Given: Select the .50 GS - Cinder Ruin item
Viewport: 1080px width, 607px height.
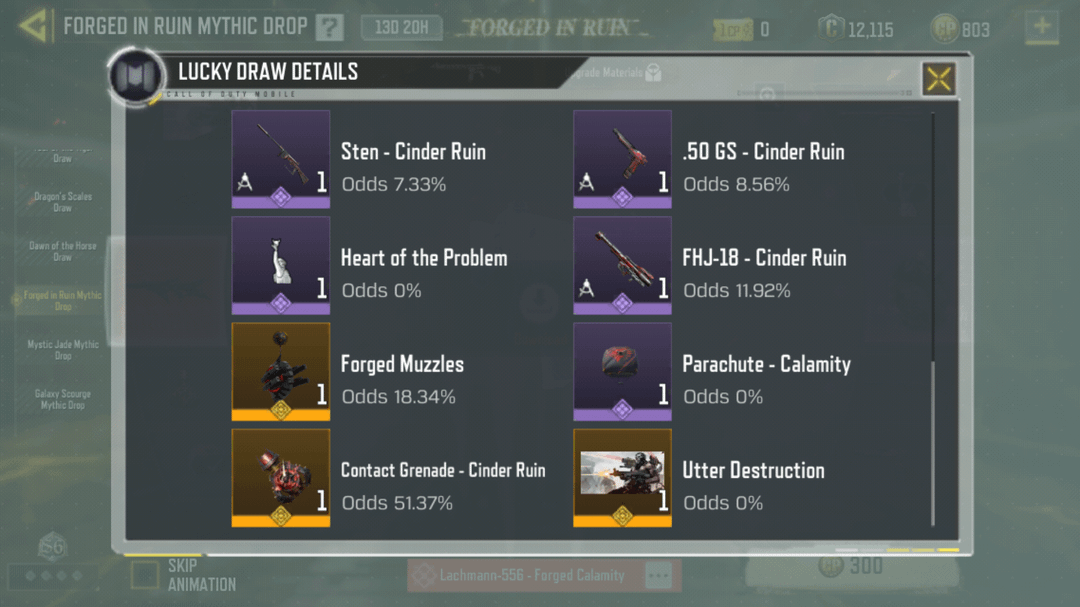Looking at the screenshot, I should (x=622, y=159).
